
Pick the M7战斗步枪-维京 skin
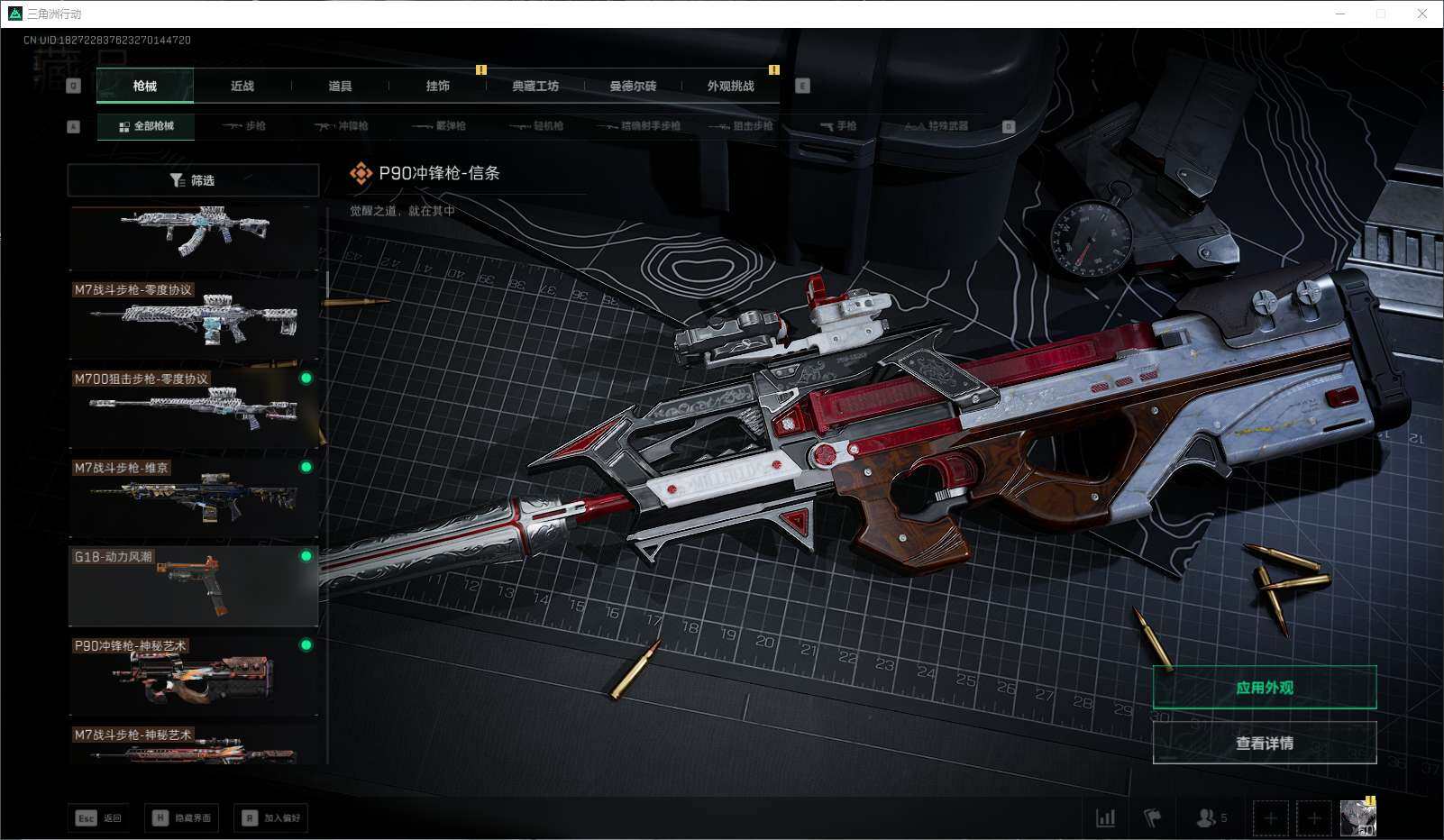pyautogui.click(x=193, y=497)
